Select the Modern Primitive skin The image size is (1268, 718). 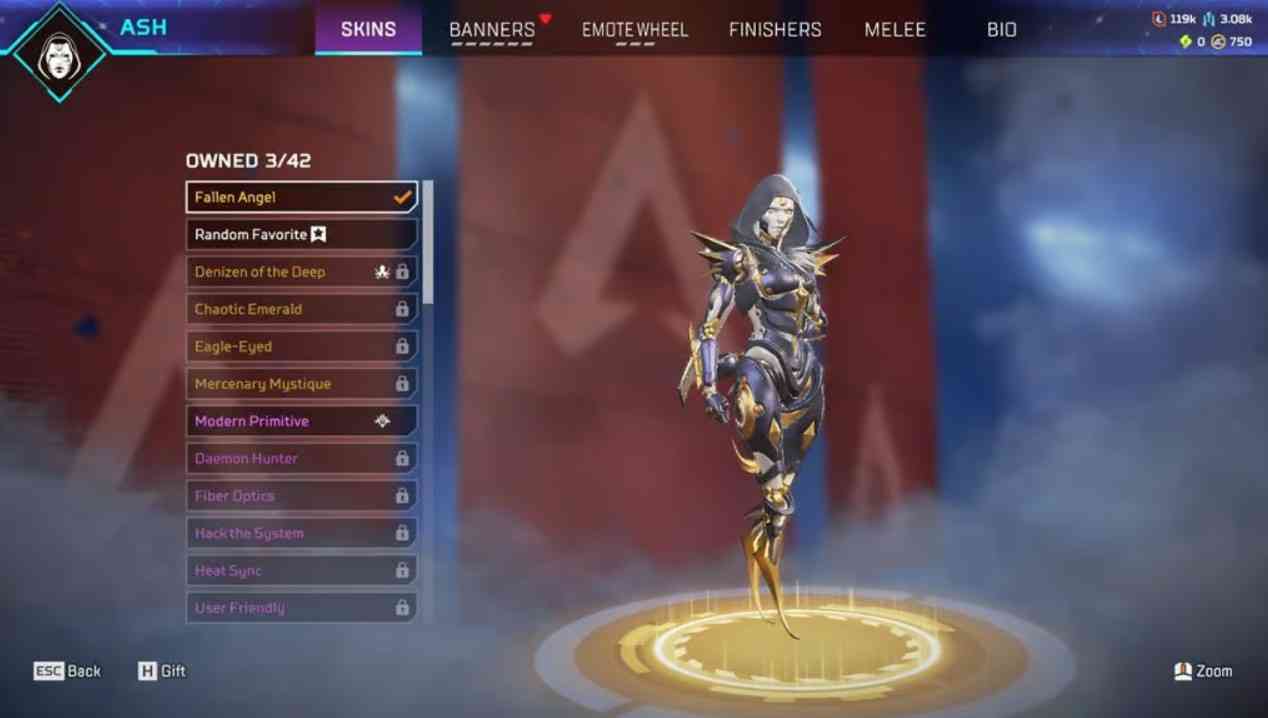click(301, 421)
